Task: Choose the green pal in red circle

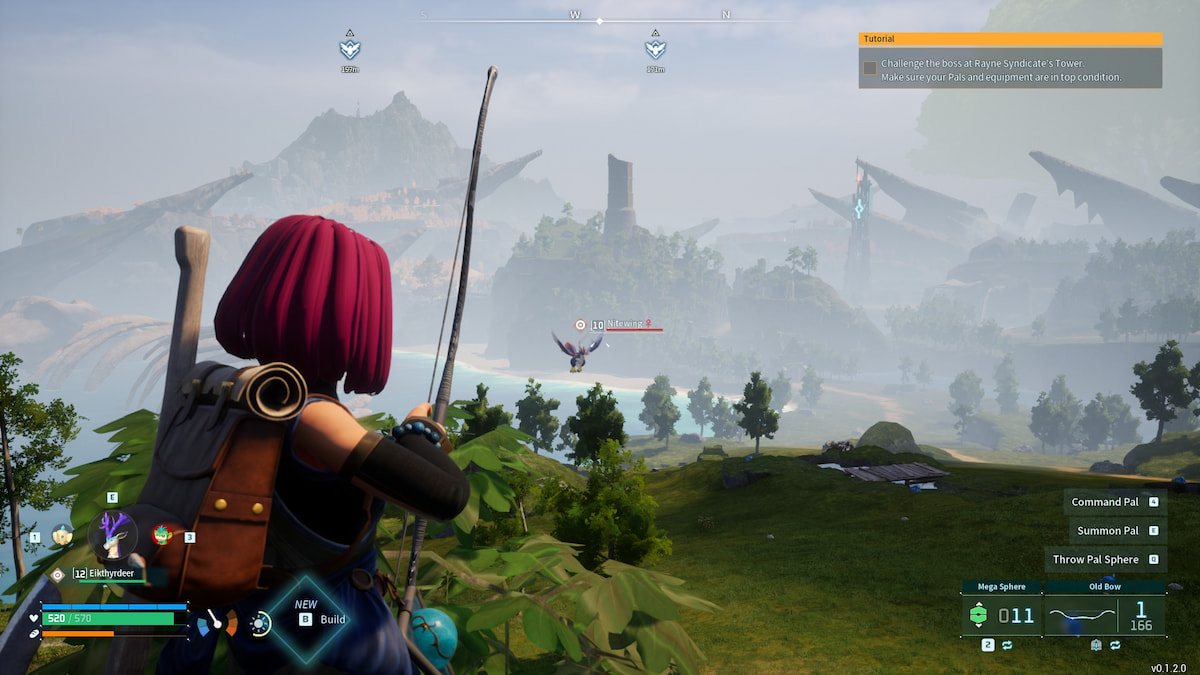Action: coord(162,535)
